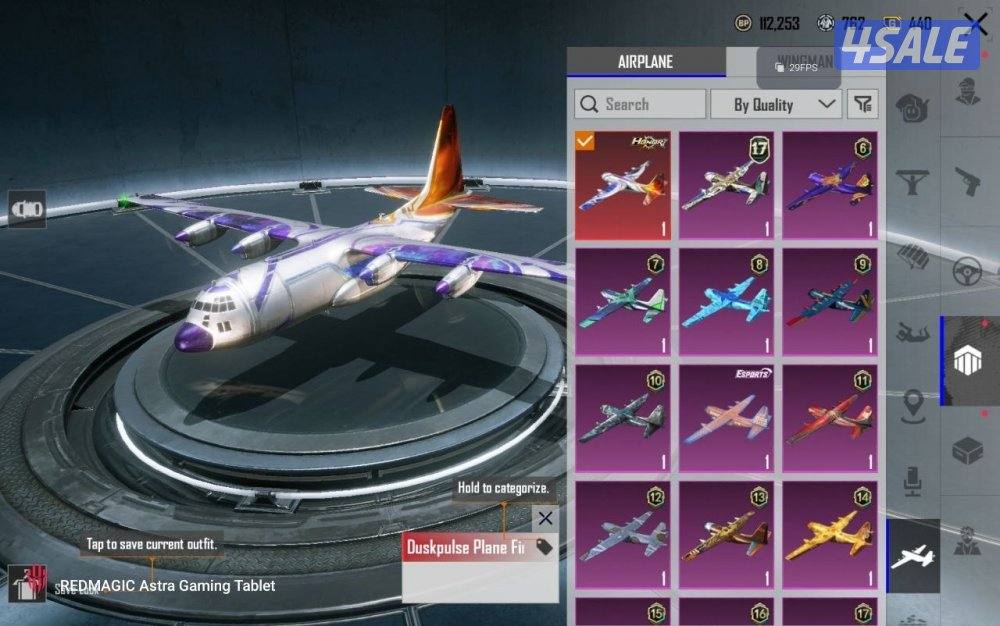Toggle the hide-interface view button
1000x626 pixels.
pos(27,209)
